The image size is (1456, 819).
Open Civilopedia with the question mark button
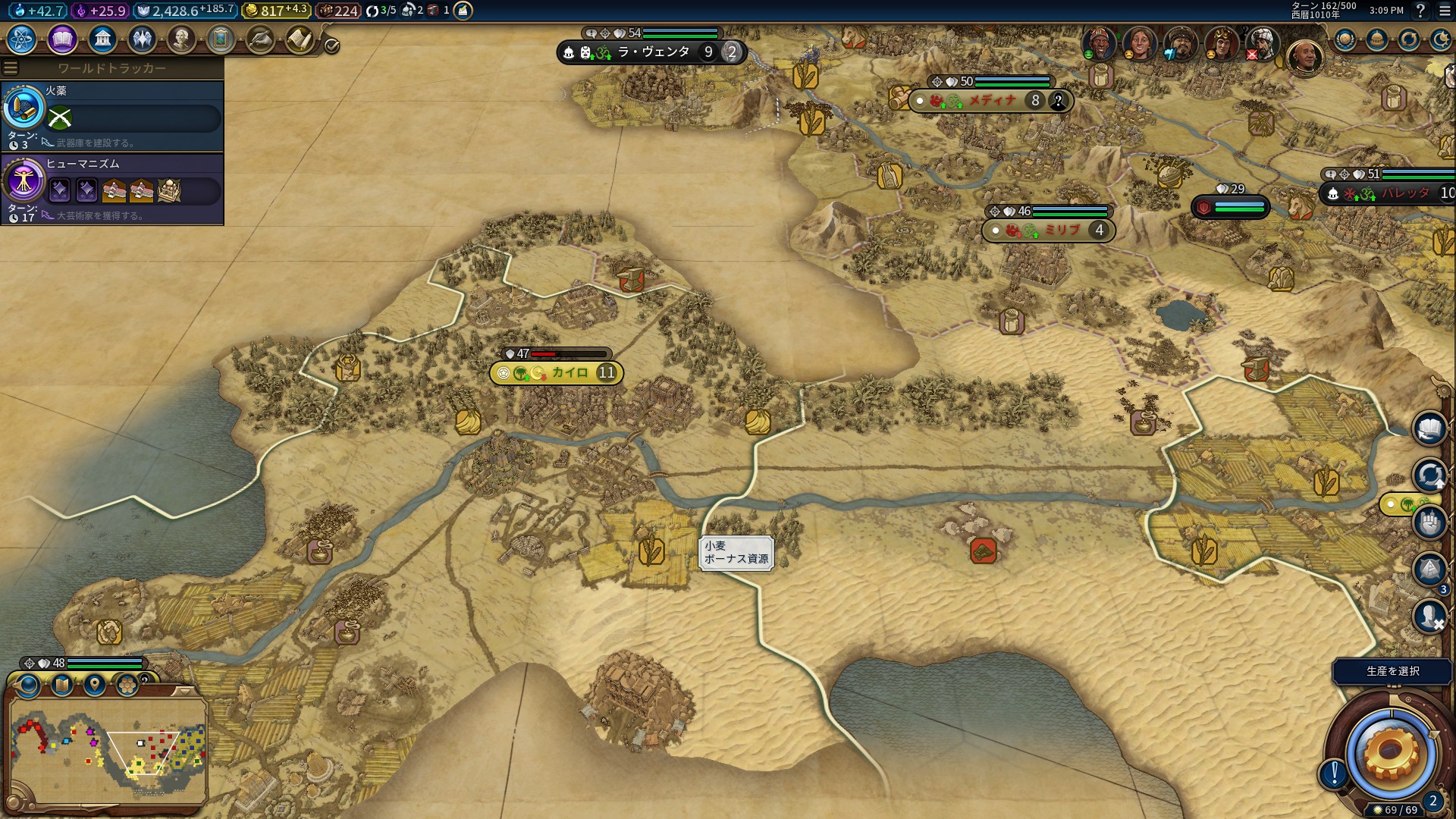pyautogui.click(x=1420, y=11)
